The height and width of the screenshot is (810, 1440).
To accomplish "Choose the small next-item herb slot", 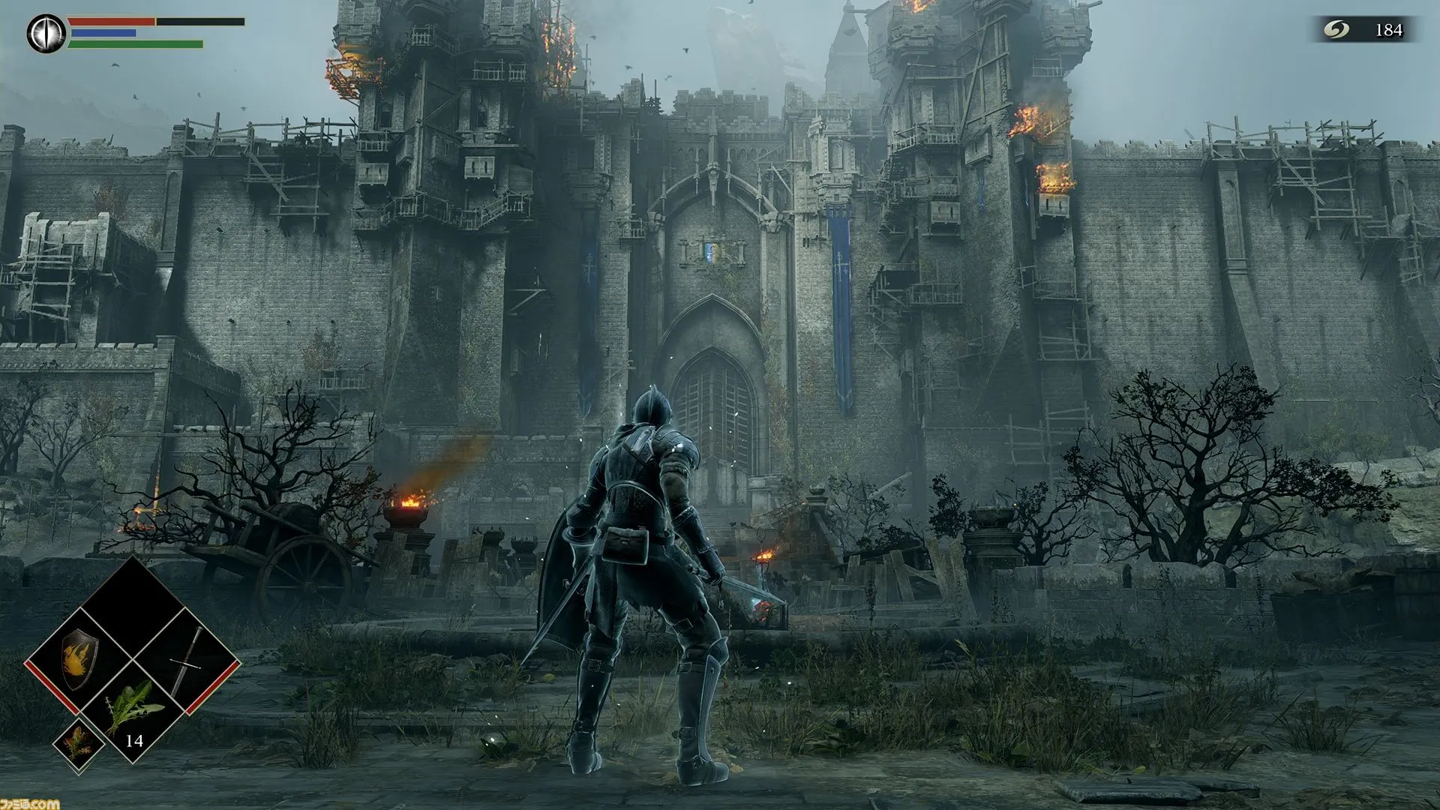I will coord(78,746).
